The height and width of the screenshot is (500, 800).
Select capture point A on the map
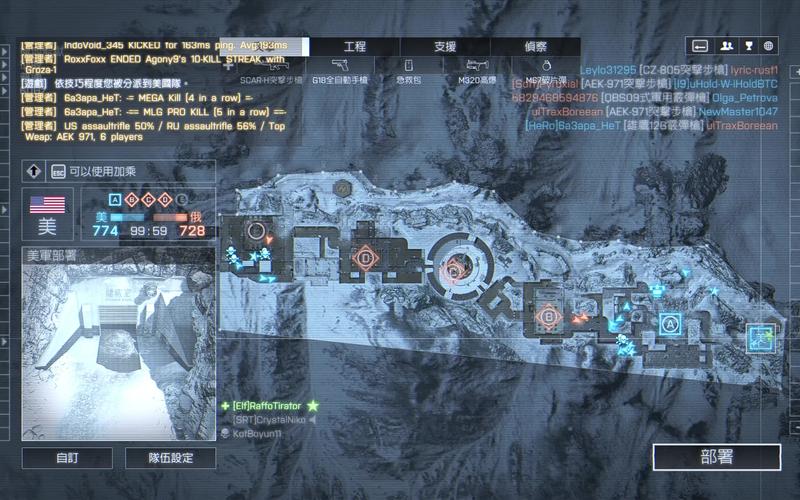click(670, 323)
